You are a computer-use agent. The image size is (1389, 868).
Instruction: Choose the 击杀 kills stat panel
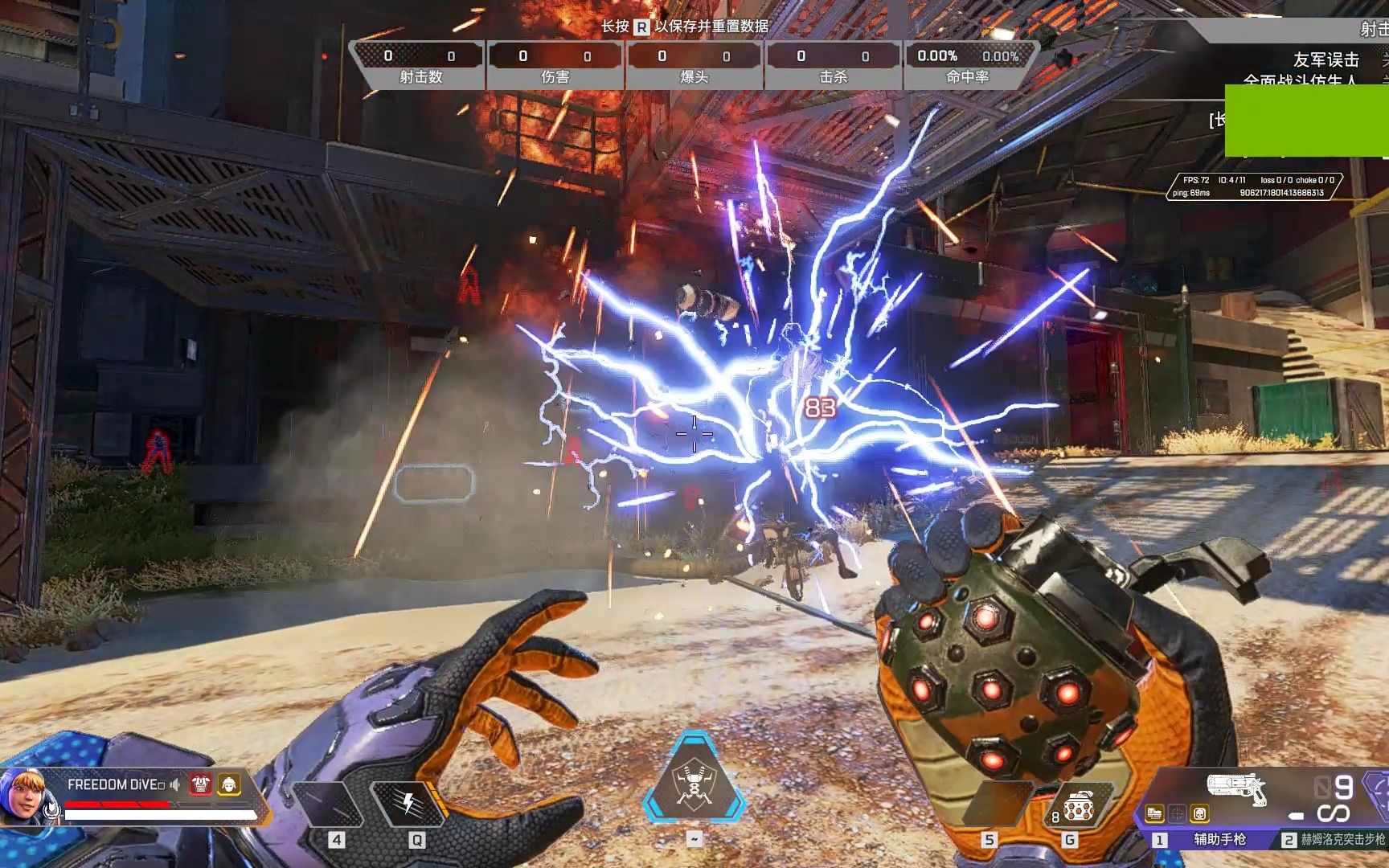point(834,65)
